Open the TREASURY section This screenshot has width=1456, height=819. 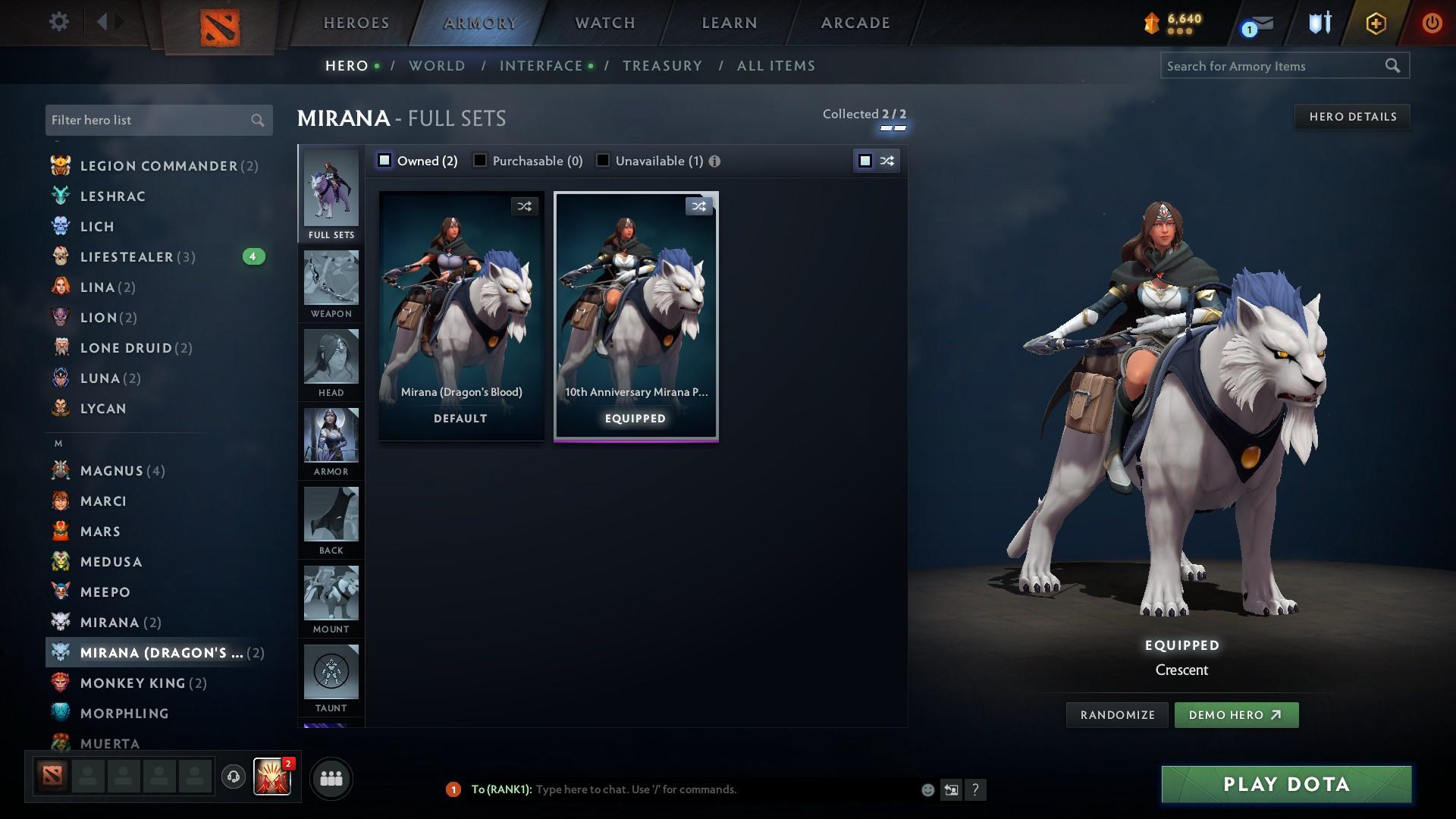(x=661, y=65)
